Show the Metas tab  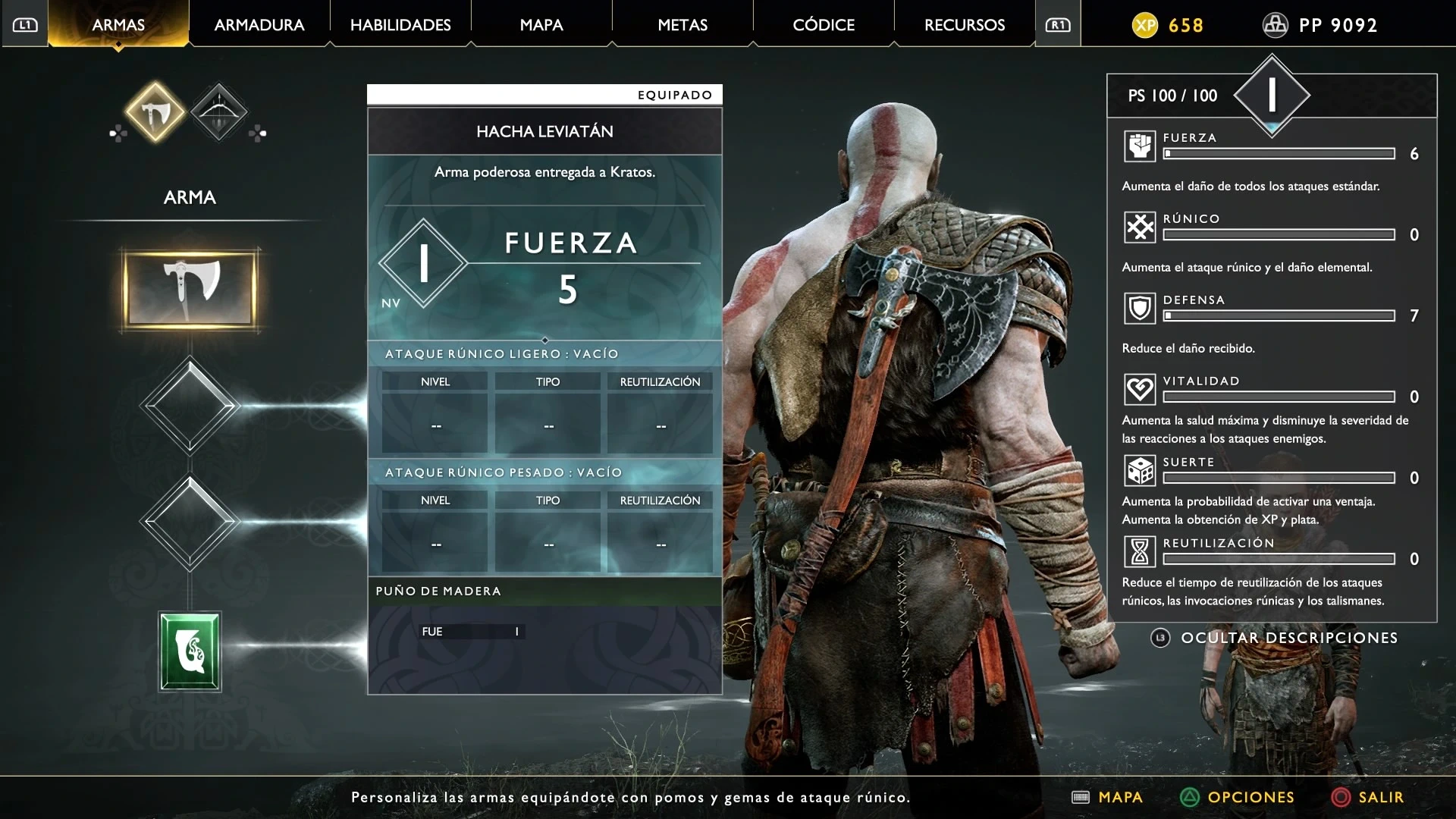(x=682, y=25)
